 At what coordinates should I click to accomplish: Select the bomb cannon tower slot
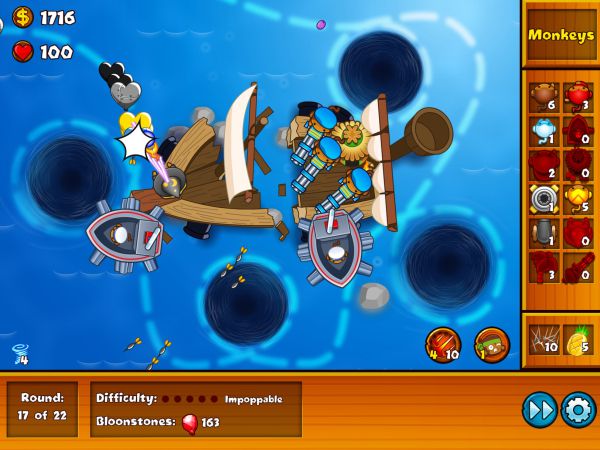pos(544,233)
